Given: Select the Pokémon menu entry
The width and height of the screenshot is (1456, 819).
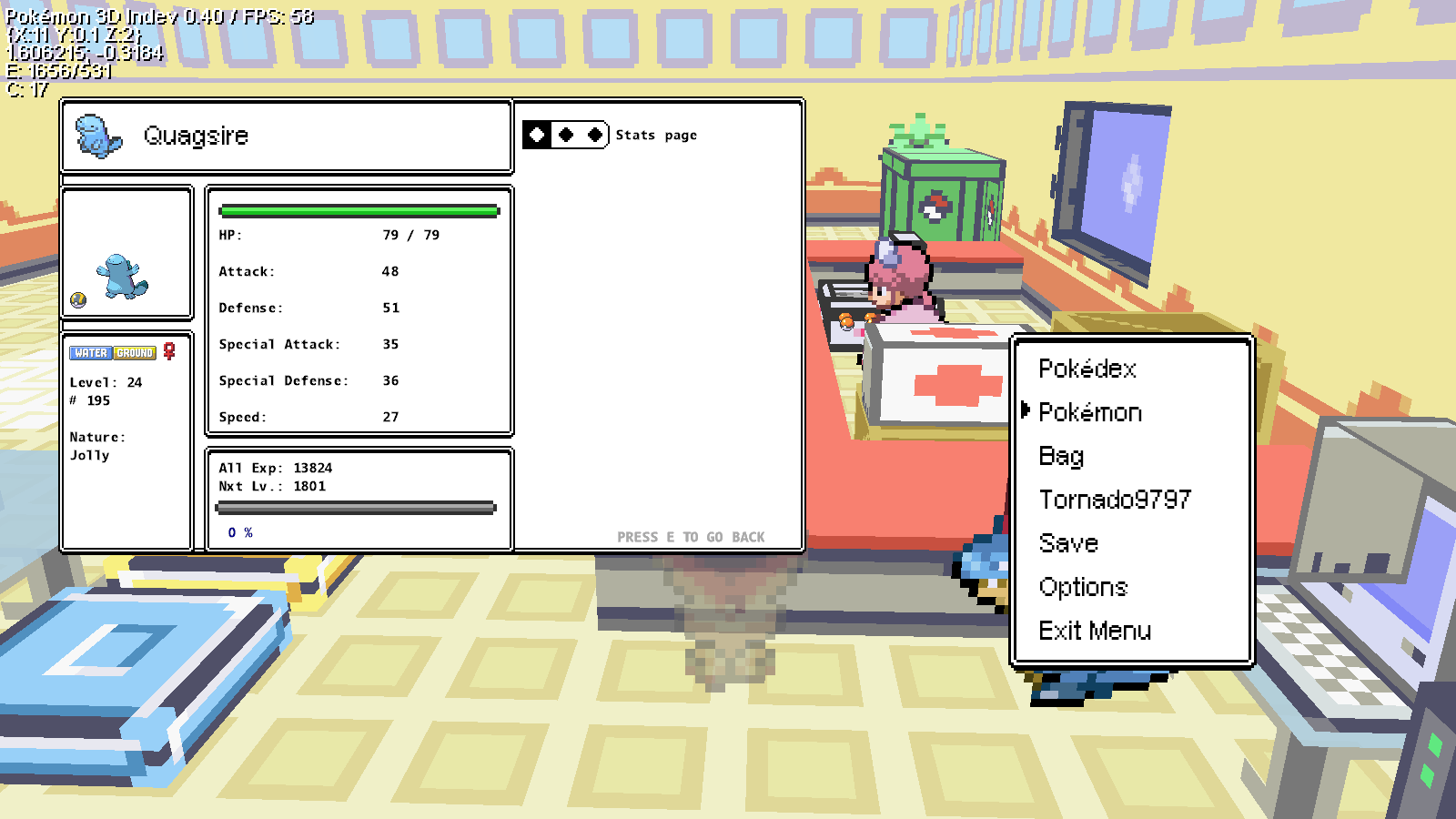Looking at the screenshot, I should pos(1090,412).
